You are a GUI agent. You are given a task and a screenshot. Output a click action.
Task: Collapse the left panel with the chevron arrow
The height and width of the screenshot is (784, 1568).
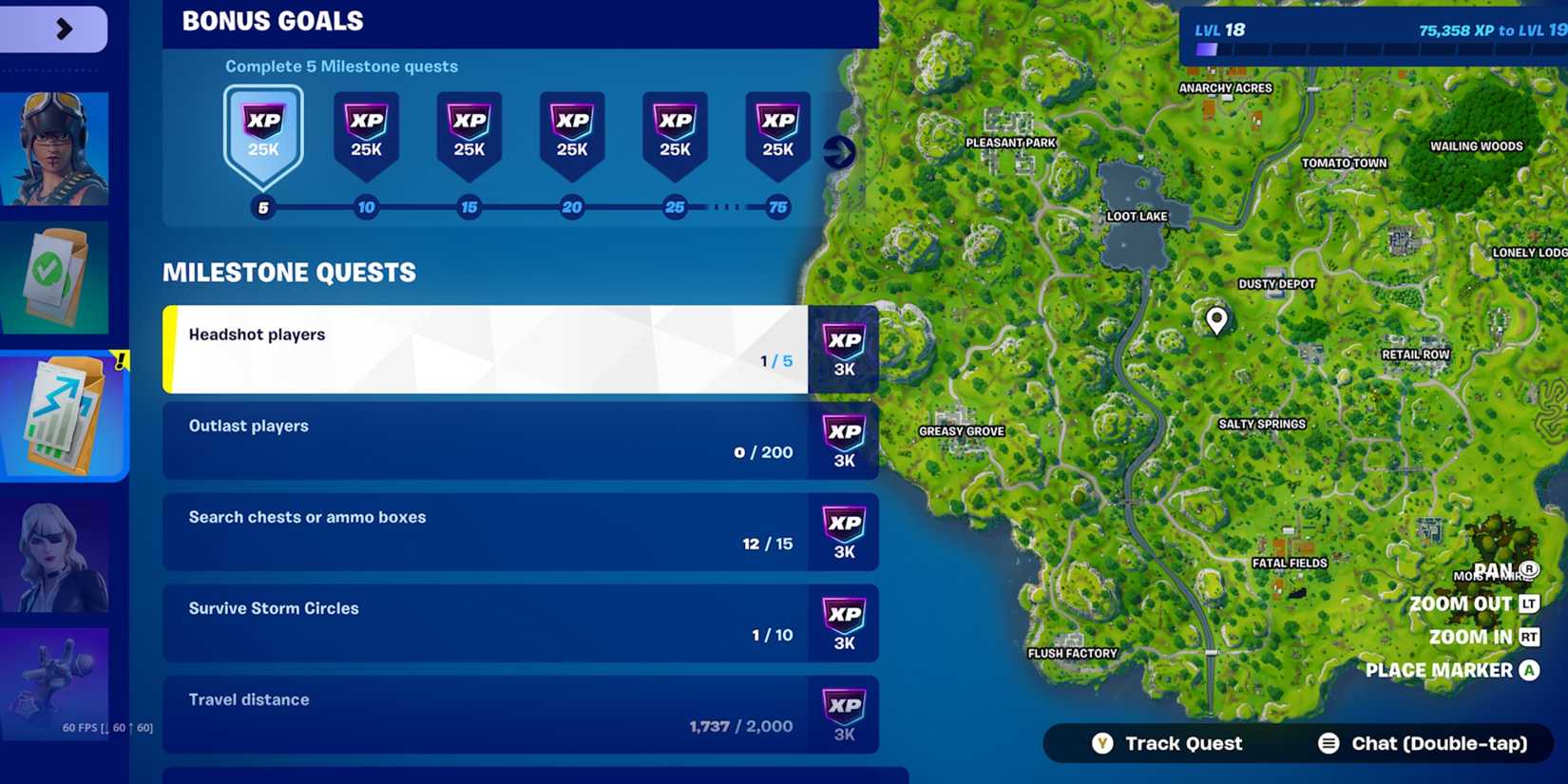65,29
